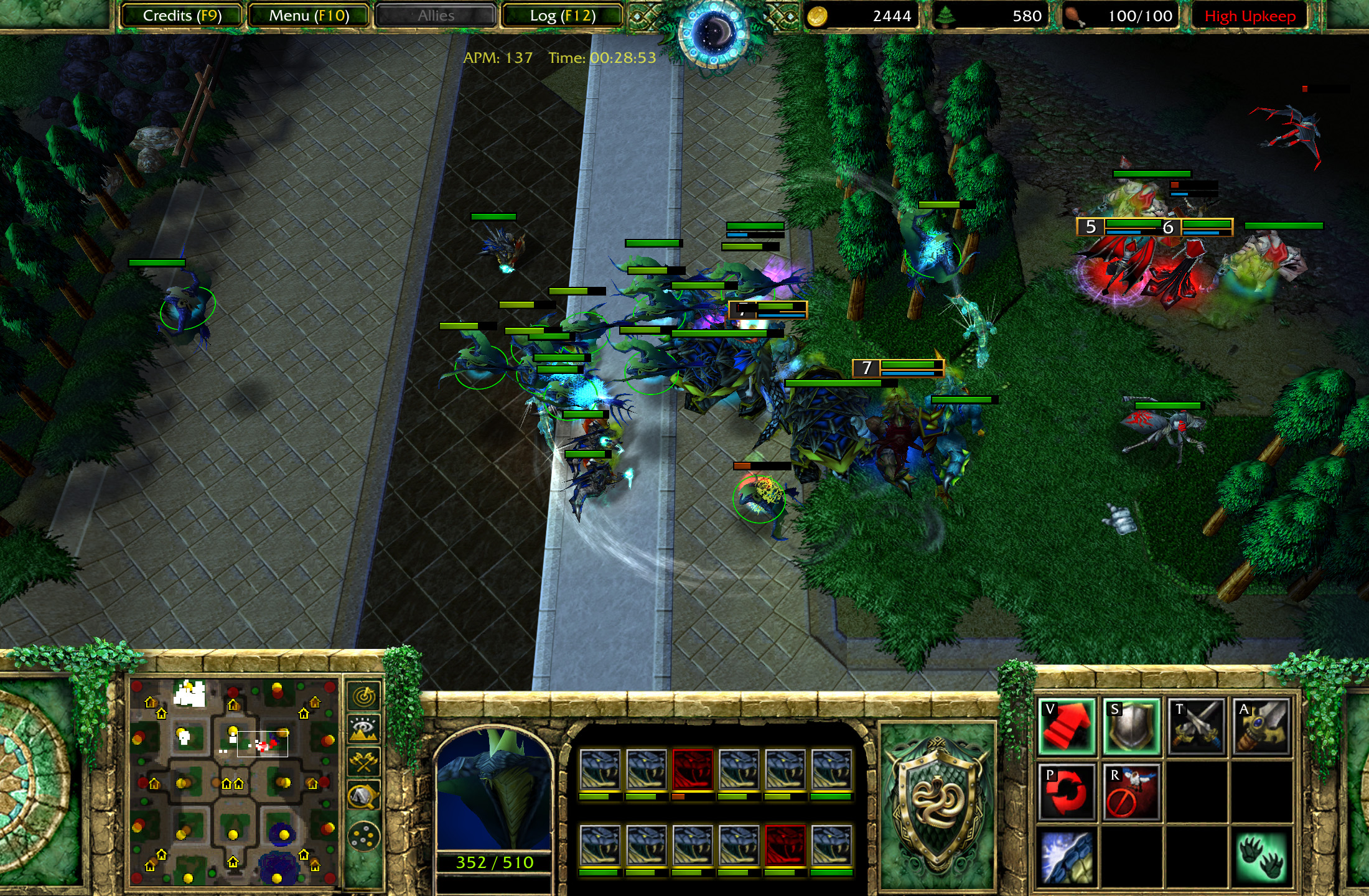
Task: Click the crossed axes formation toggle
Action: click(363, 762)
